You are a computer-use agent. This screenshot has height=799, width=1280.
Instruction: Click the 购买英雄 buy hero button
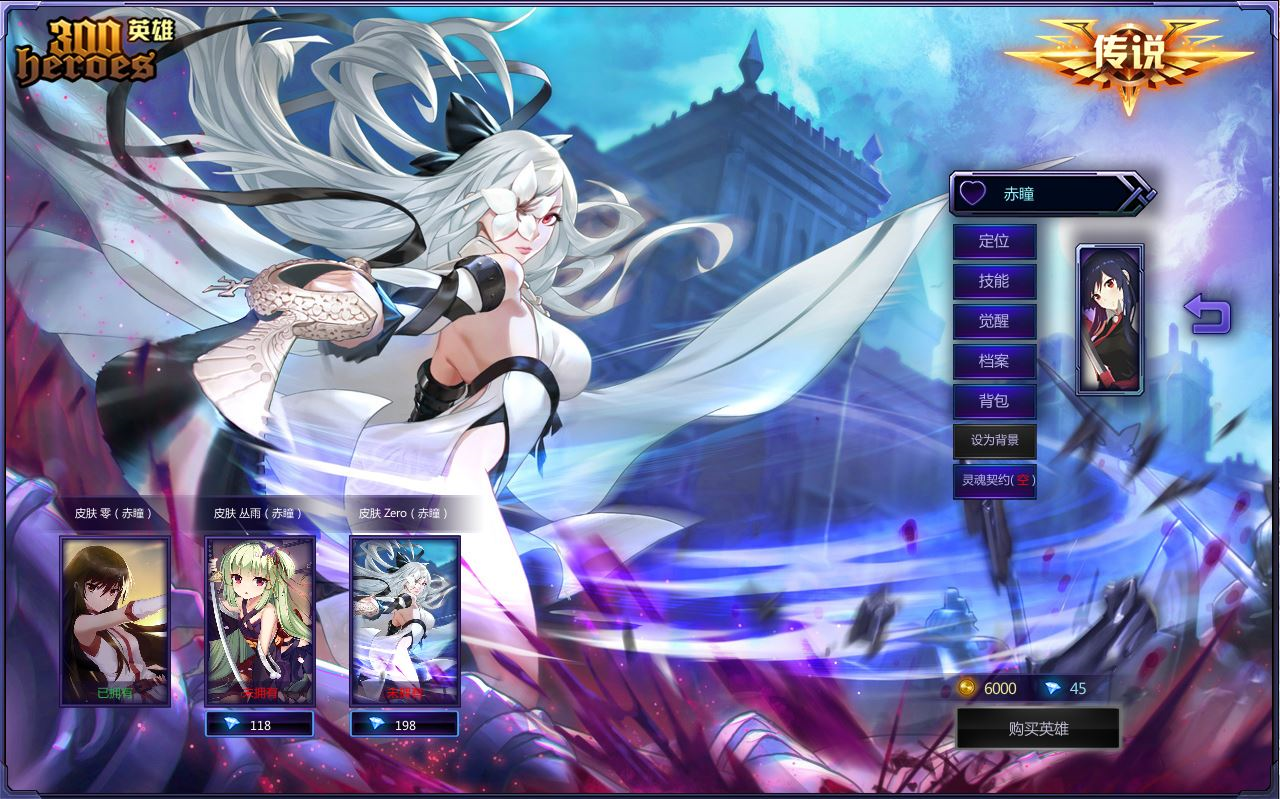pyautogui.click(x=1038, y=729)
